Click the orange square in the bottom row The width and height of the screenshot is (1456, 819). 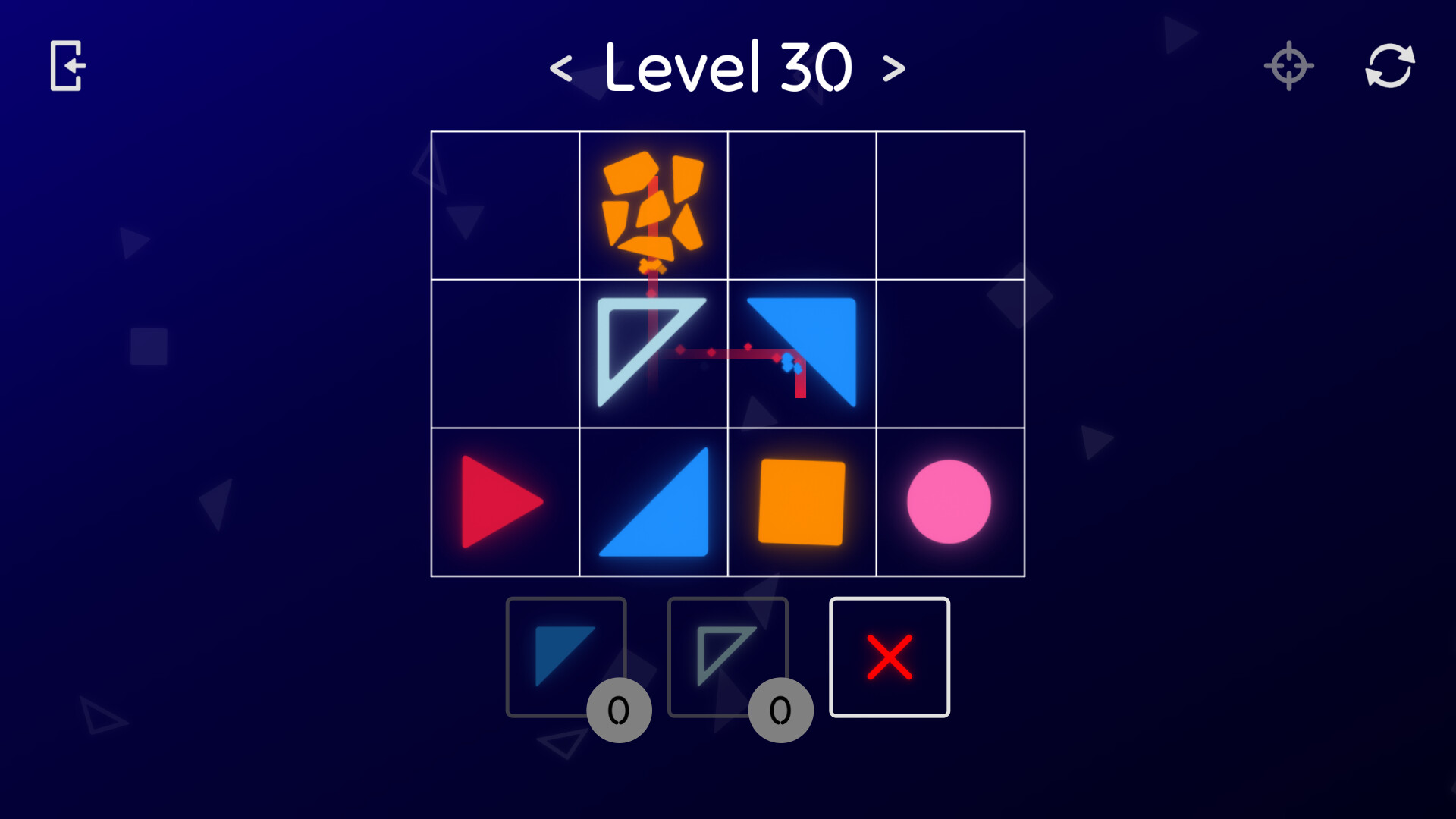(803, 500)
